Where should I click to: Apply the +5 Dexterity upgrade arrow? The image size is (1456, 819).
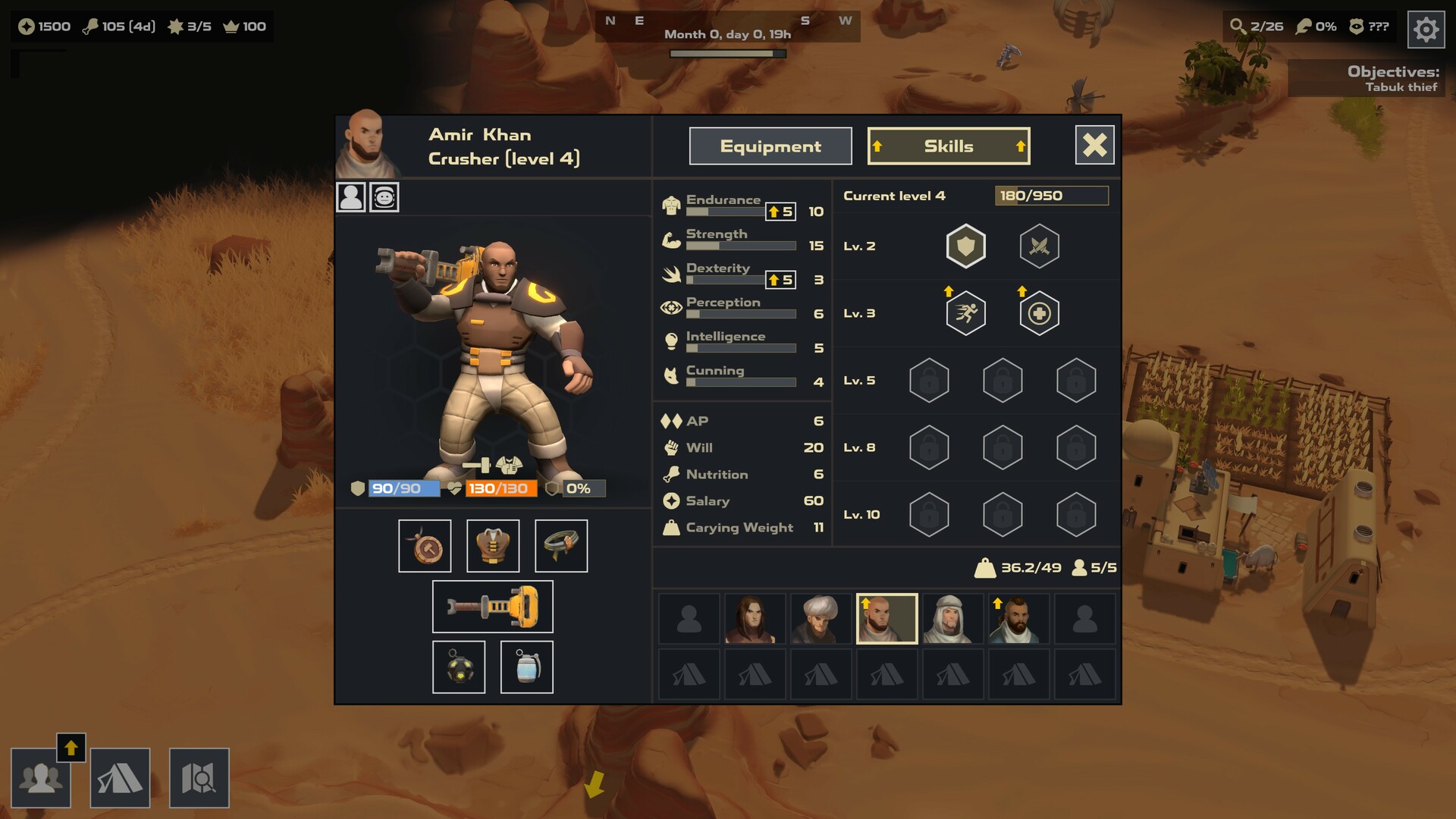(780, 280)
